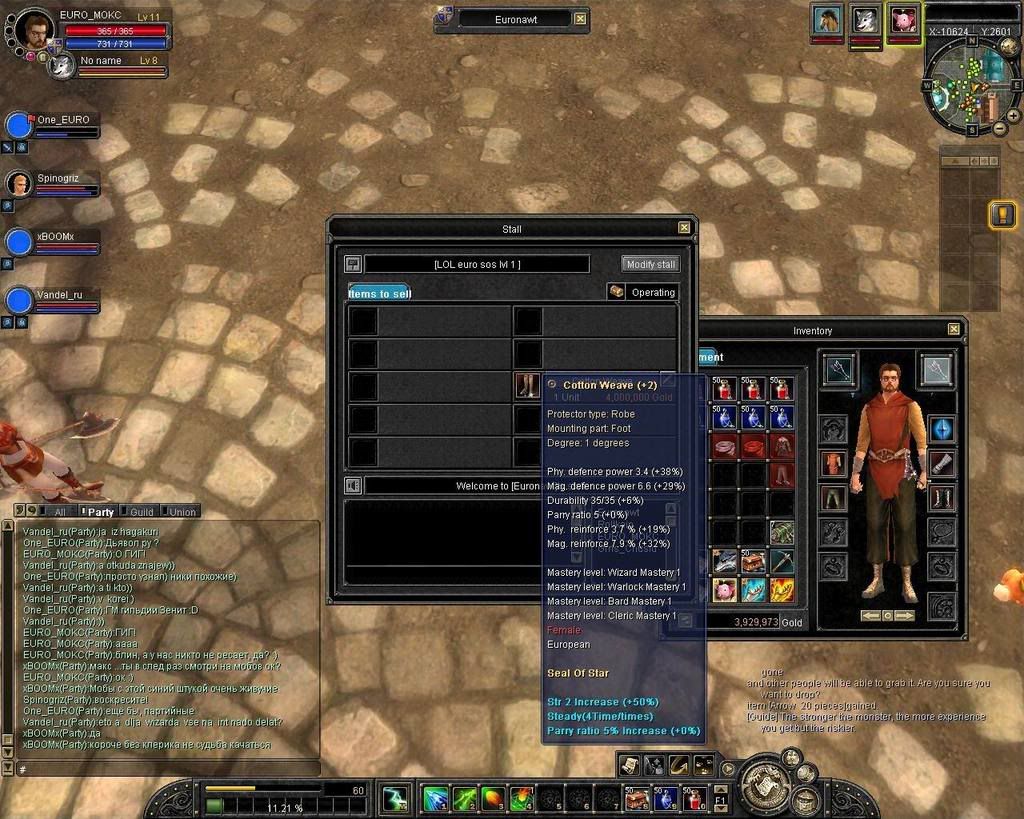Click the yellow exclamation notification icon

coord(1002,214)
